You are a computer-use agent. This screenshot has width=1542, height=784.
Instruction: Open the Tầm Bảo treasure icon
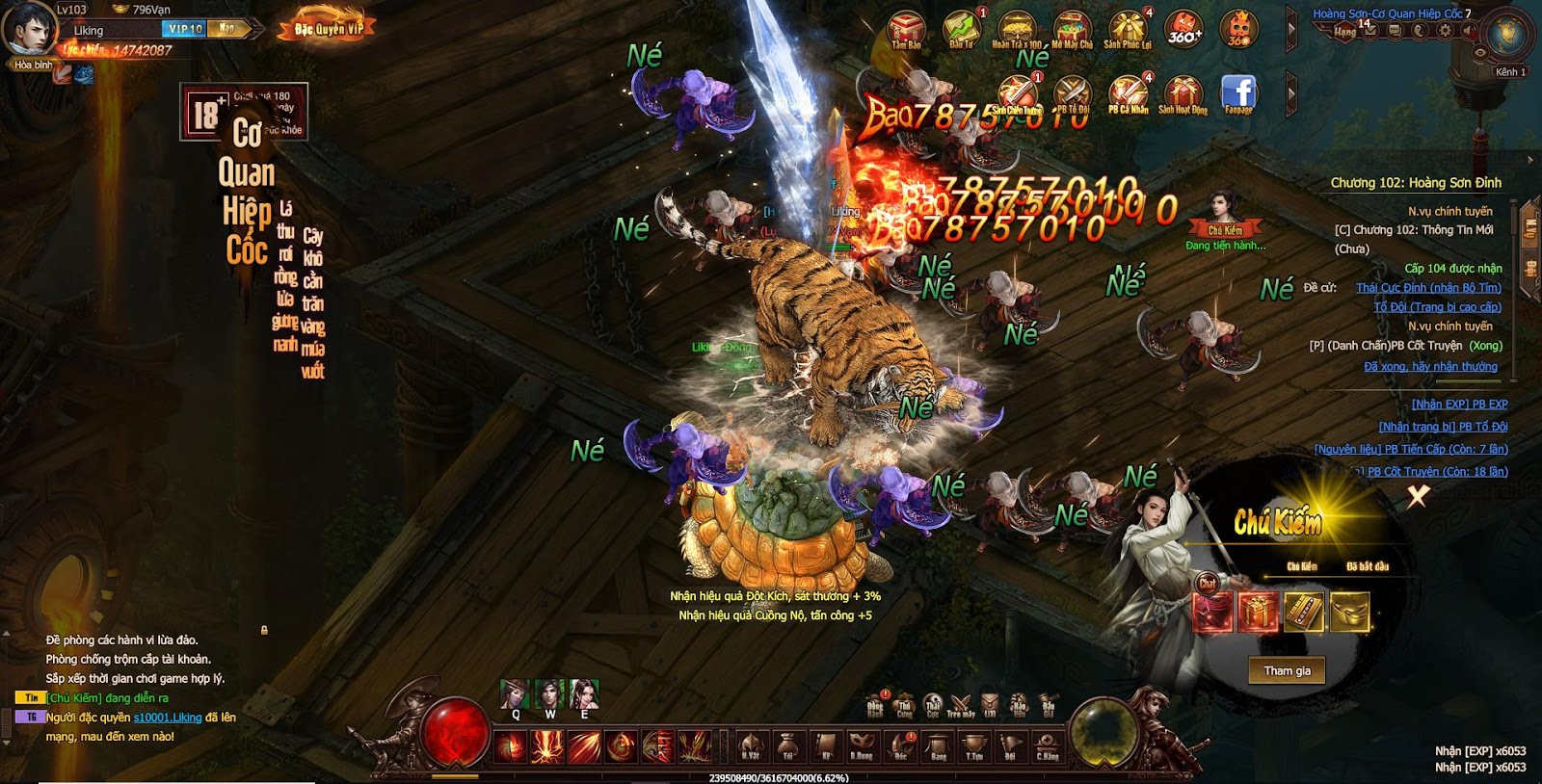click(x=906, y=29)
